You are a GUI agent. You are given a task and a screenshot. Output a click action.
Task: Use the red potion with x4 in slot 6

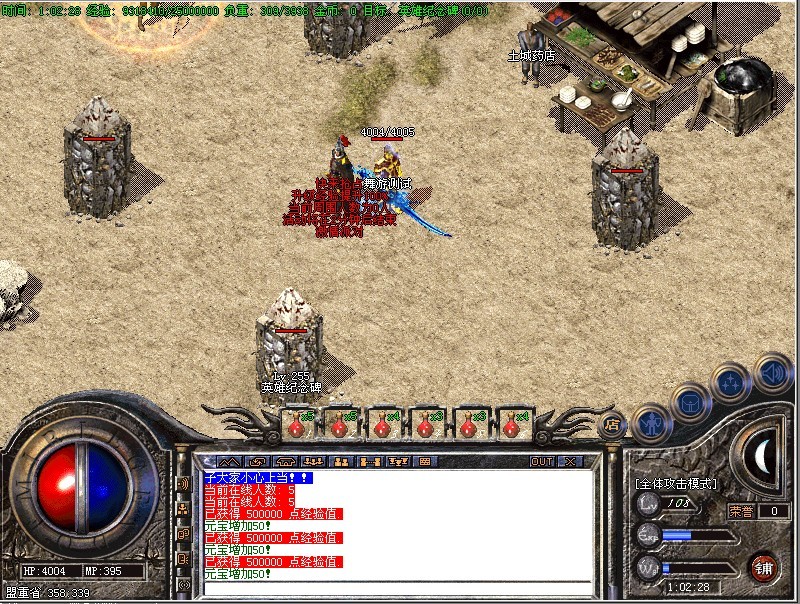point(511,424)
